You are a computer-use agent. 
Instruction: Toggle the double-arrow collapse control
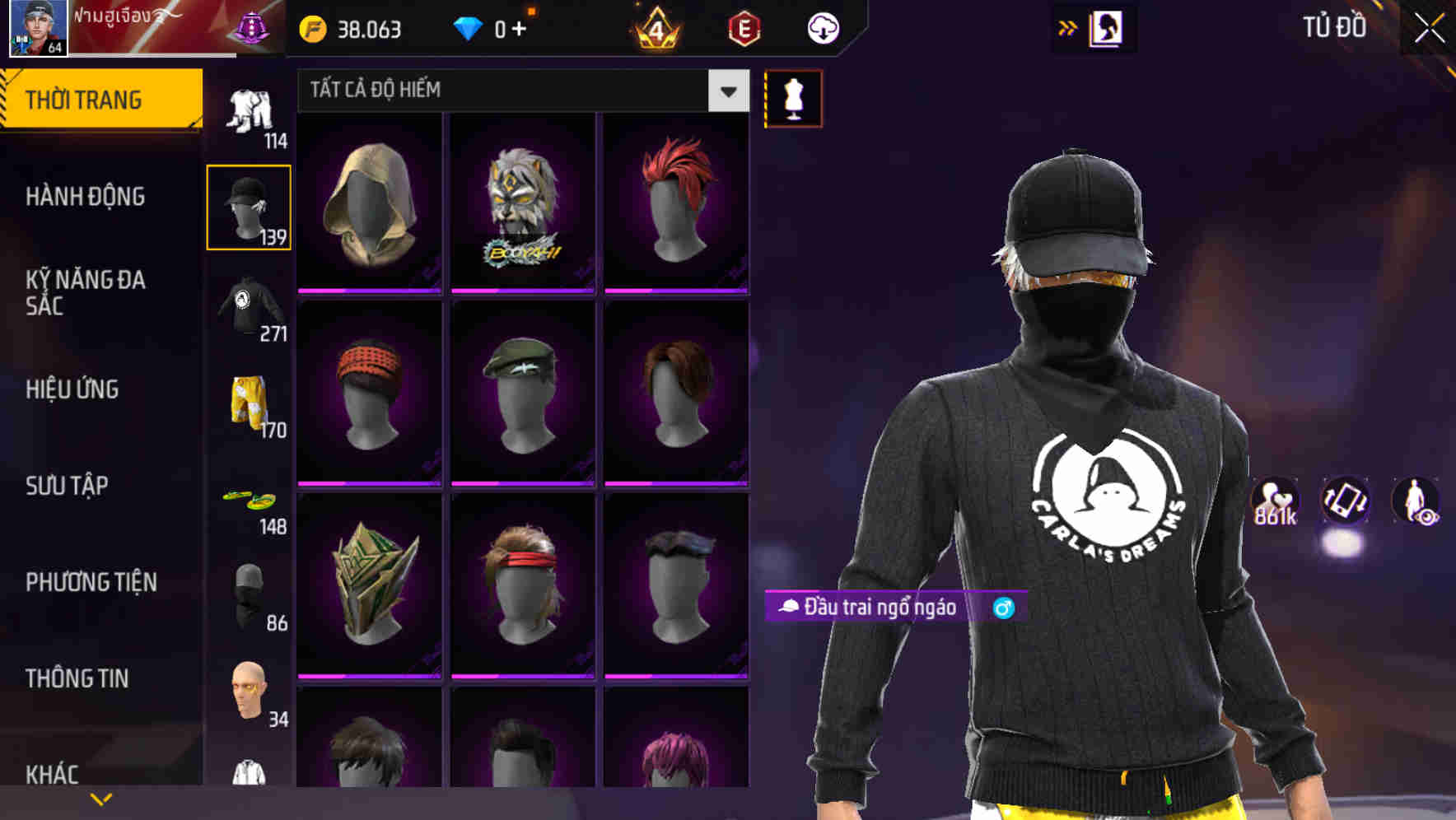point(1066,26)
